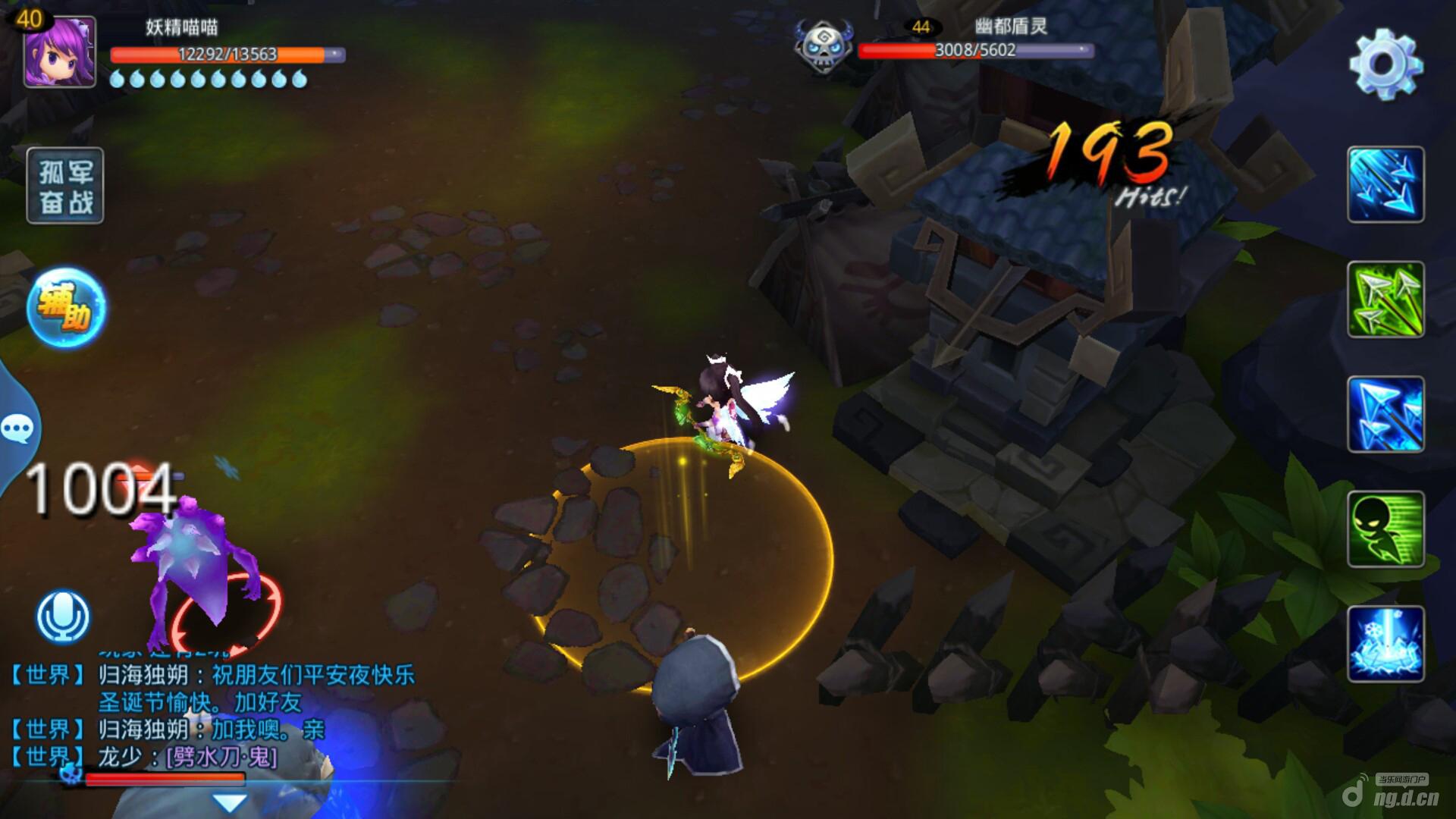Viewport: 1456px width, 819px height.
Task: Tap the 孤军奋战 button
Action: coord(65,186)
